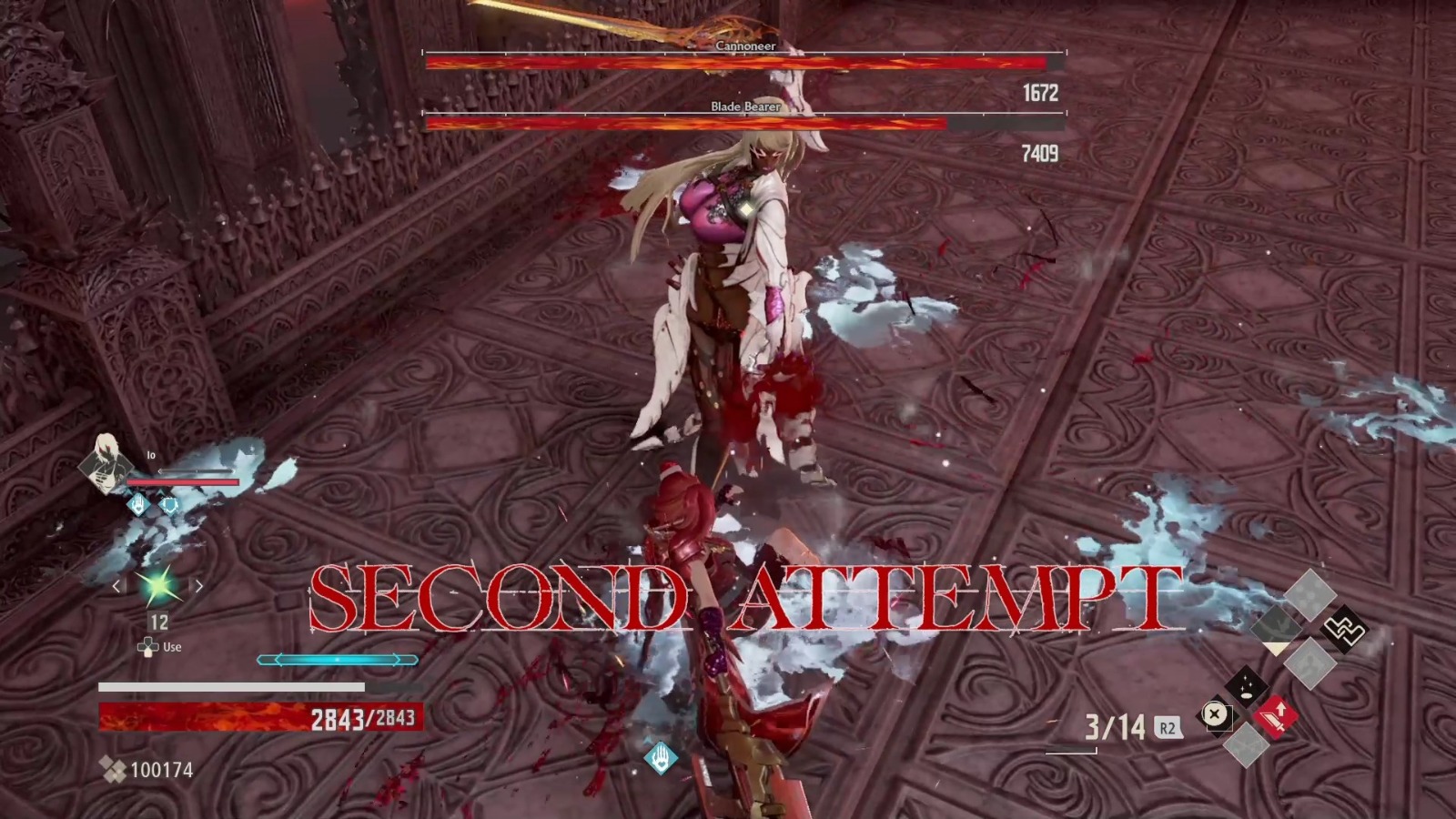The height and width of the screenshot is (819, 1456).
Task: Toggle Io's hand buff icon
Action: tap(138, 503)
